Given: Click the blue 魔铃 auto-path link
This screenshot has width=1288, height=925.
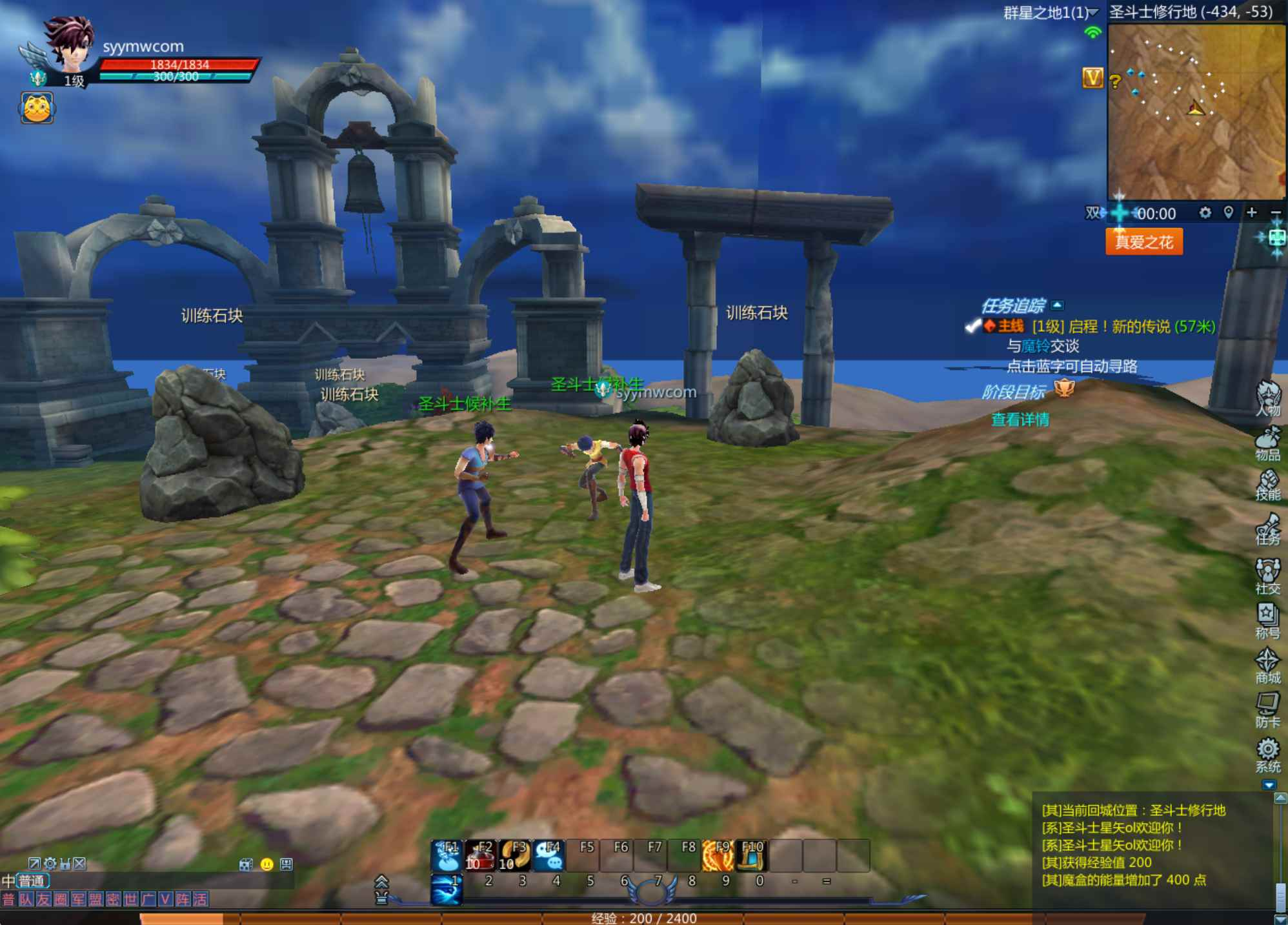Looking at the screenshot, I should [x=1035, y=346].
